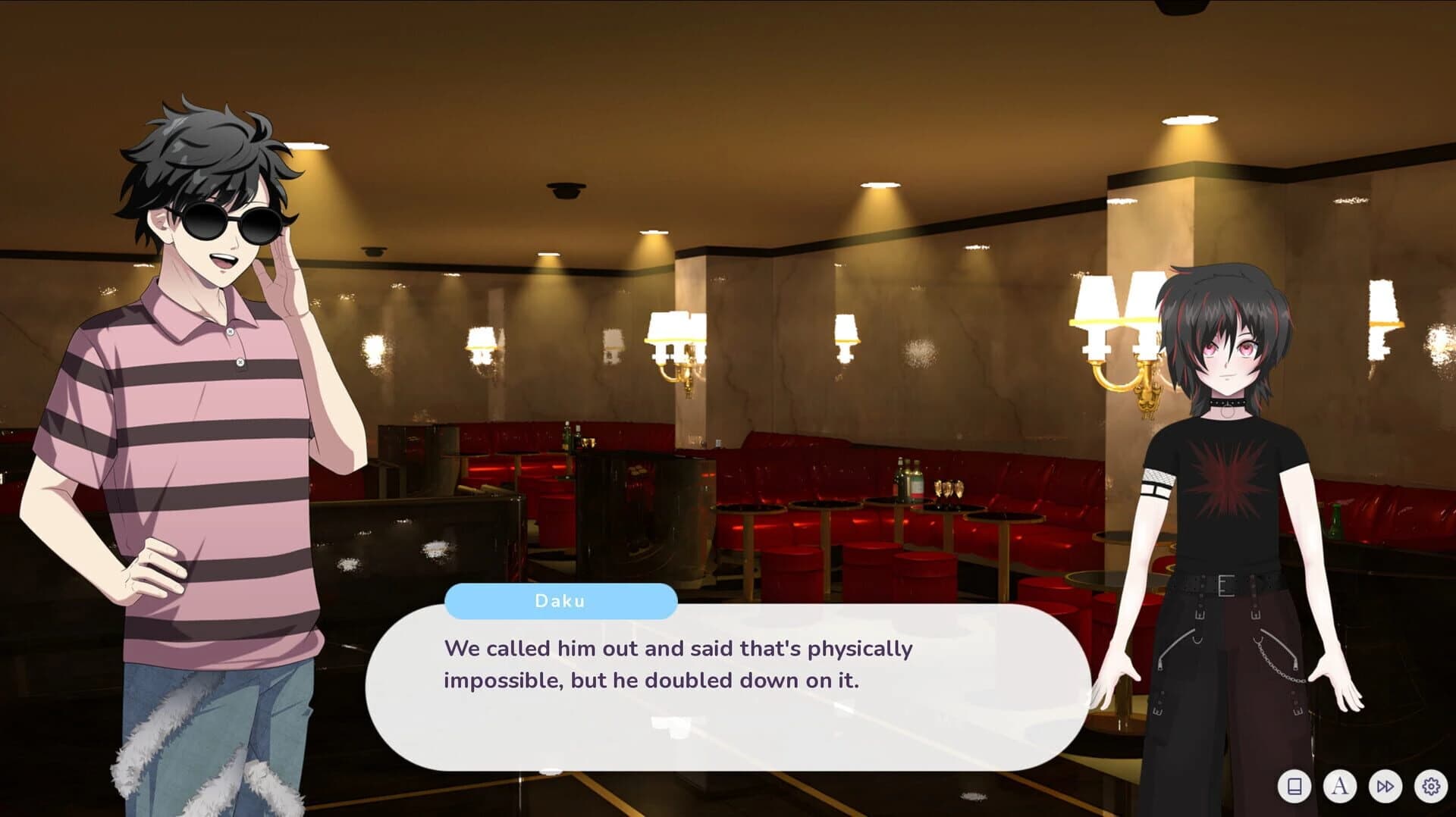Screen dimensions: 1456x817
Task: Select the blue speaker label
Action: [559, 602]
